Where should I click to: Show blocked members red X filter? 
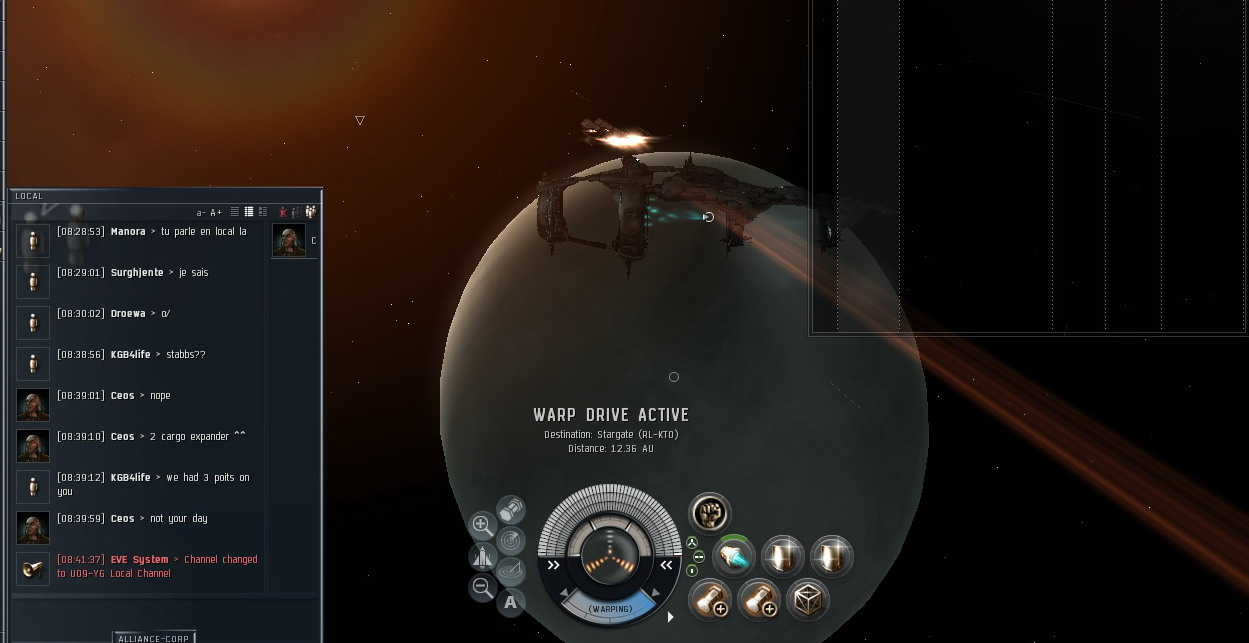pos(283,212)
